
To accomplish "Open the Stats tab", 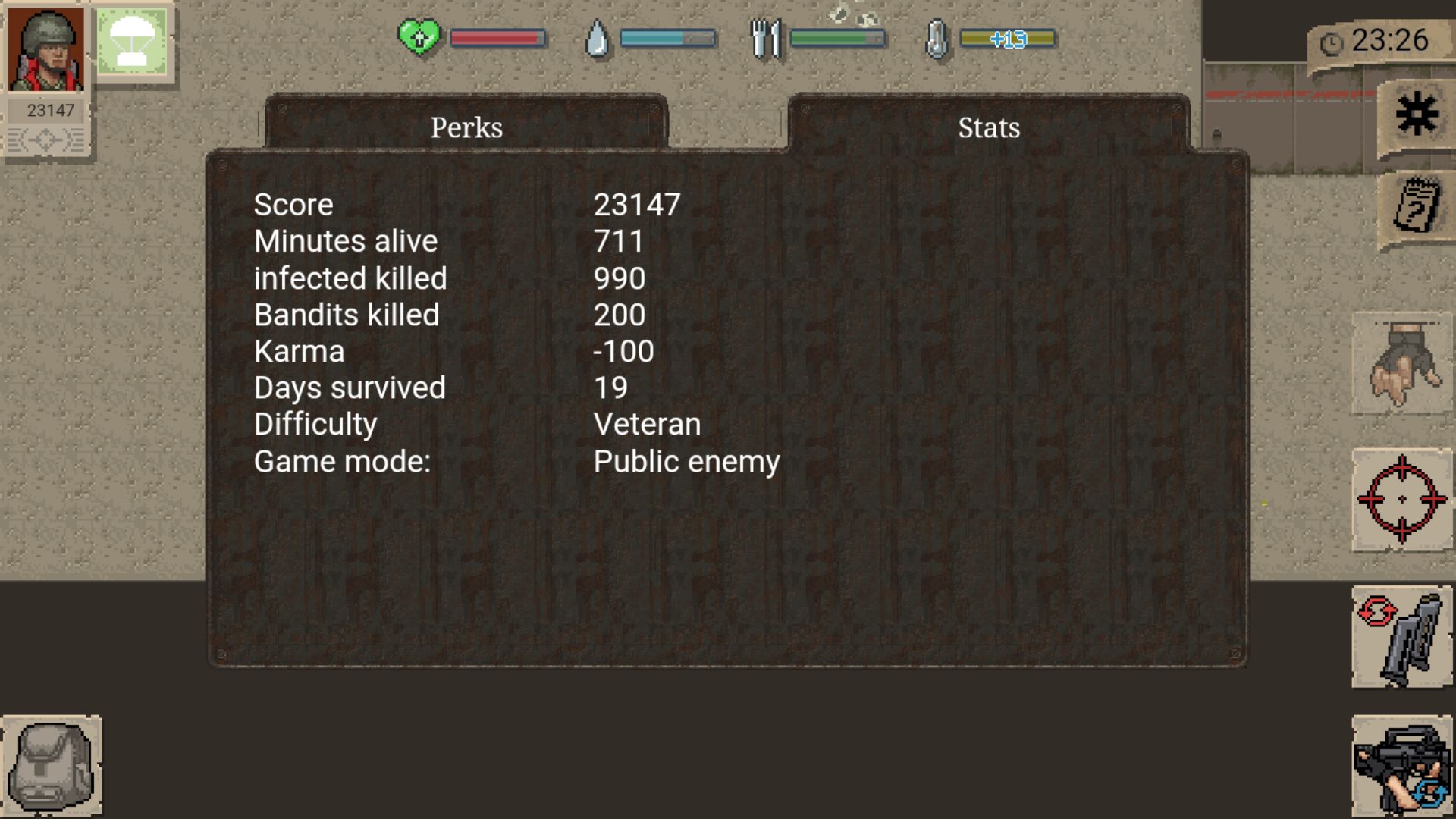I will tap(988, 127).
